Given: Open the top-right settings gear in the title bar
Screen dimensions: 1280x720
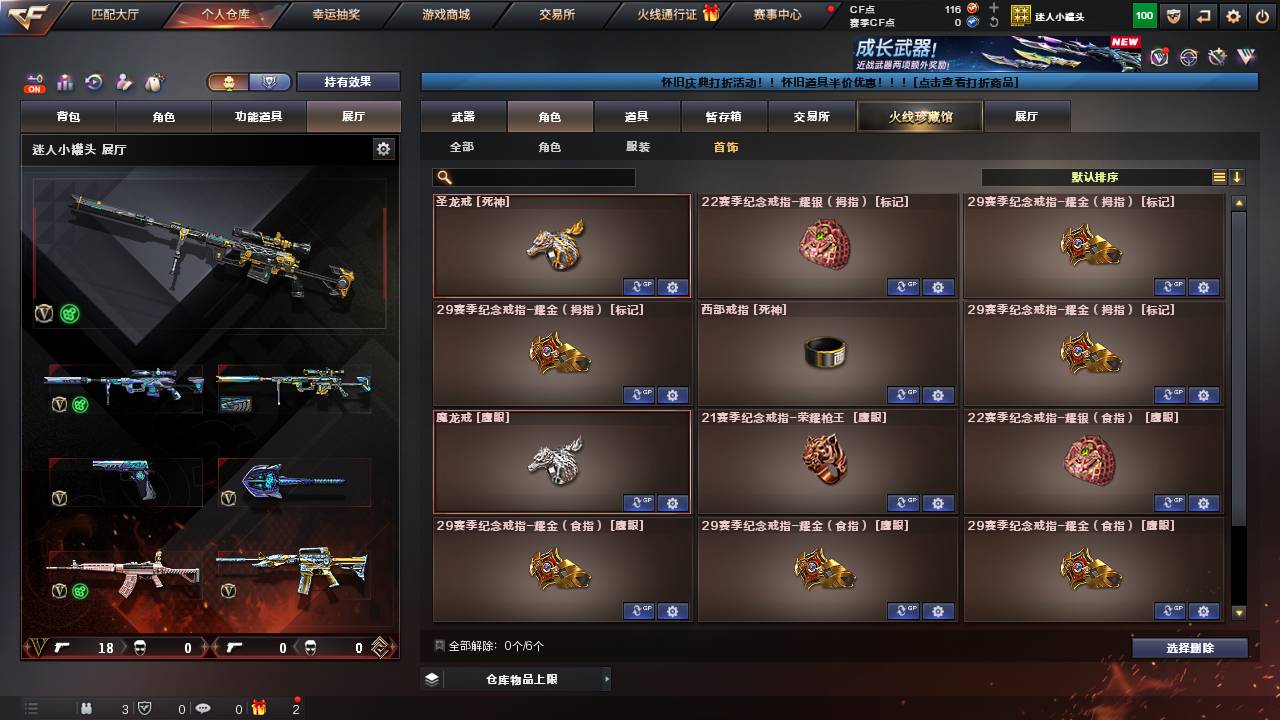Looking at the screenshot, I should [1233, 16].
